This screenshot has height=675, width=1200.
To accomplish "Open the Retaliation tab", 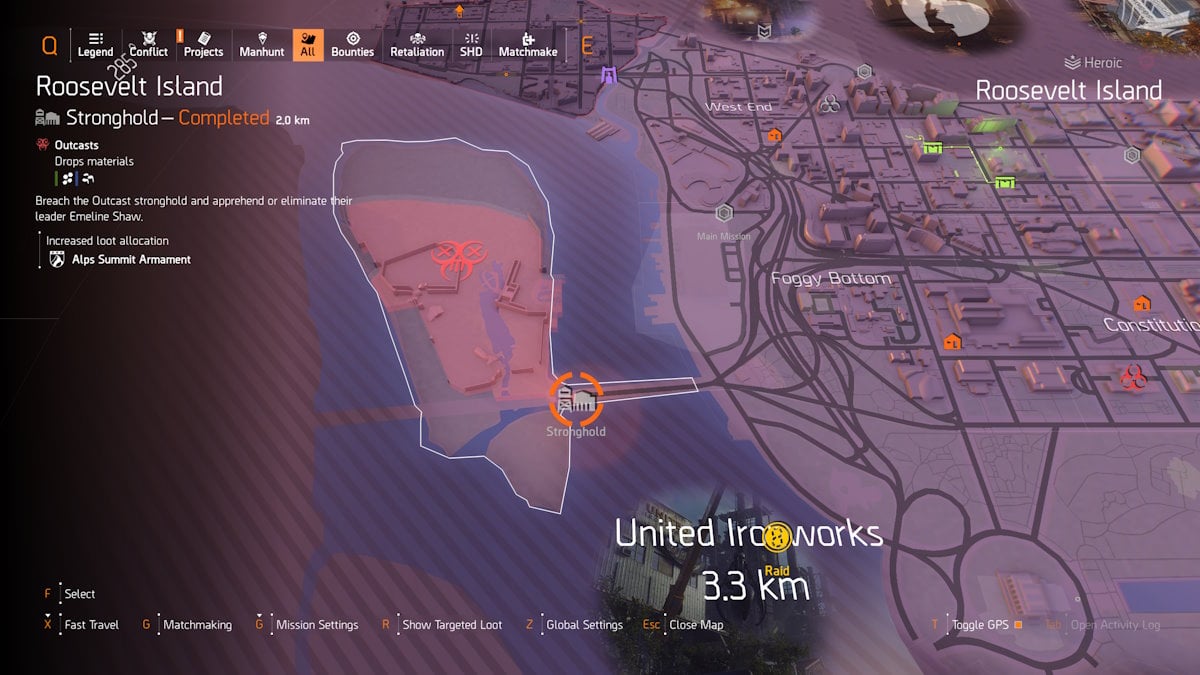I will point(417,45).
